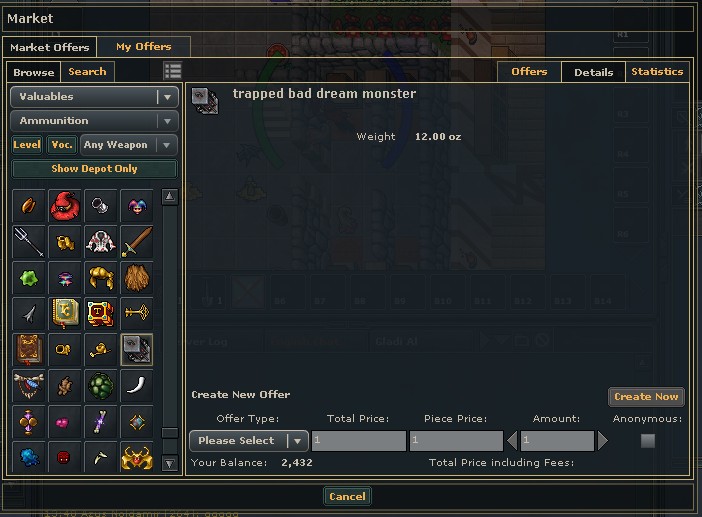Open the Market Offers tab

click(50, 47)
